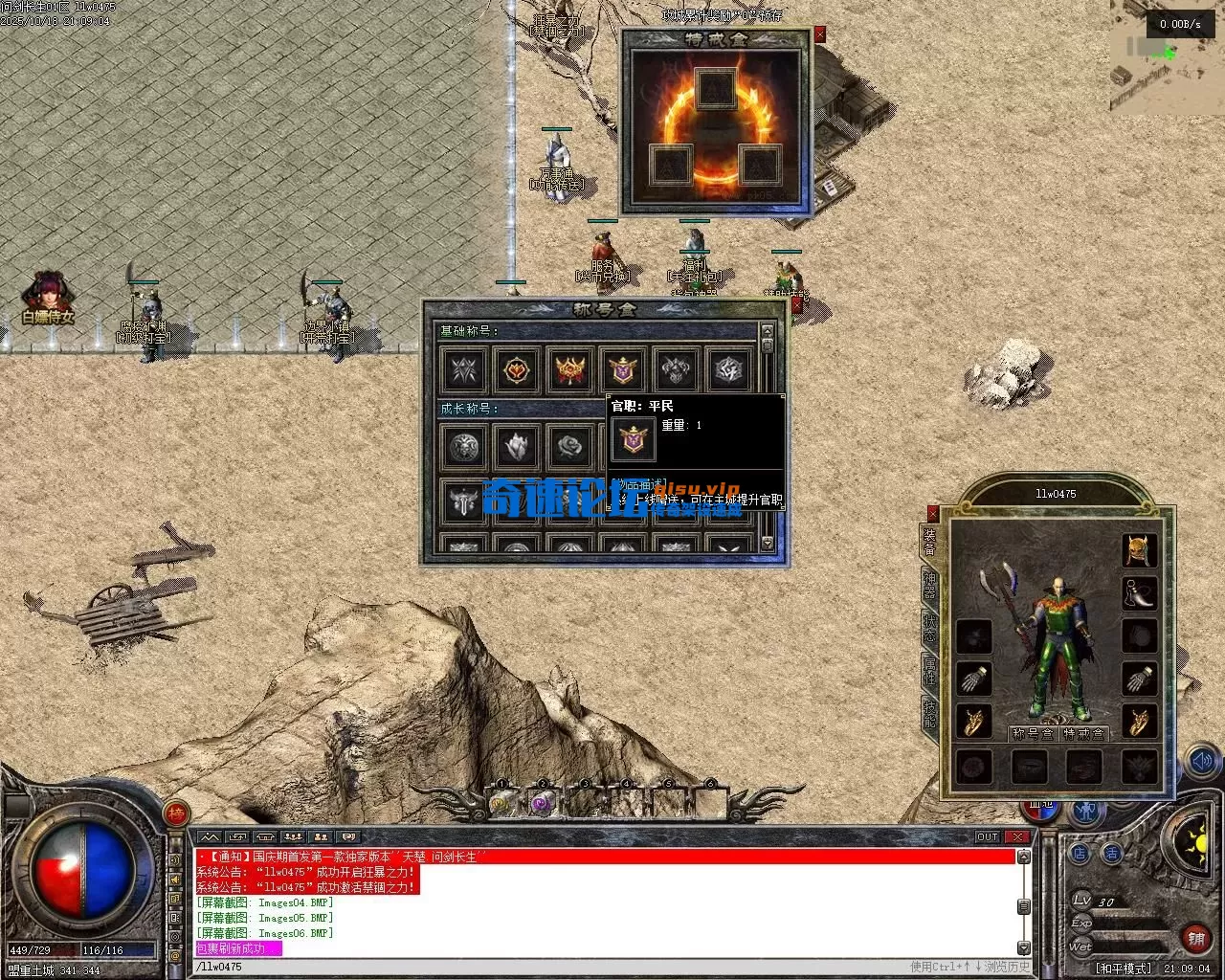Click the 特戒盒 button under the character
Image resolution: width=1225 pixels, height=980 pixels.
click(x=1083, y=734)
